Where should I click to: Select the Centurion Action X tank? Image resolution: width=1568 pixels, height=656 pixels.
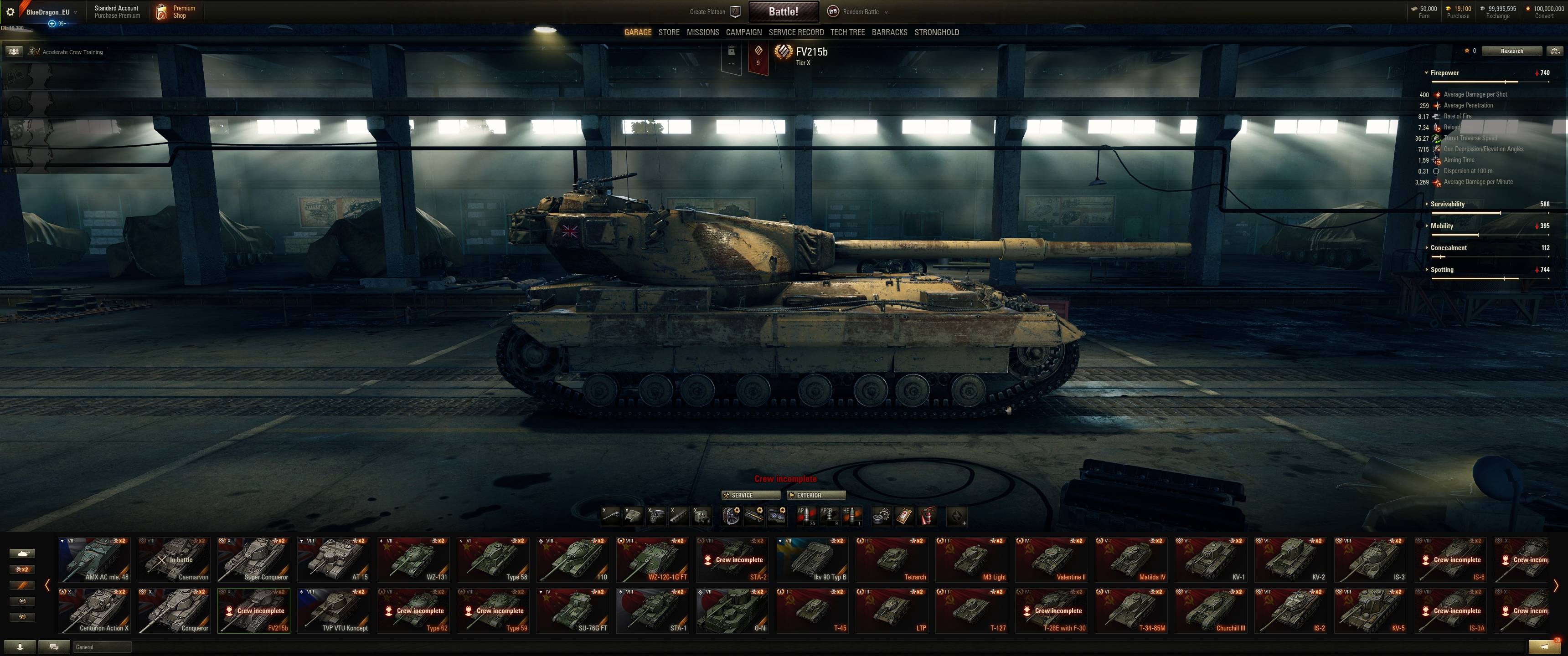[94, 610]
